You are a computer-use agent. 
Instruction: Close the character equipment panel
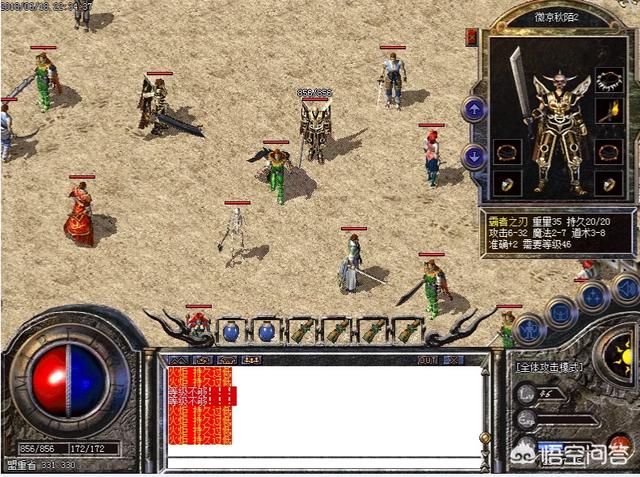tap(471, 37)
